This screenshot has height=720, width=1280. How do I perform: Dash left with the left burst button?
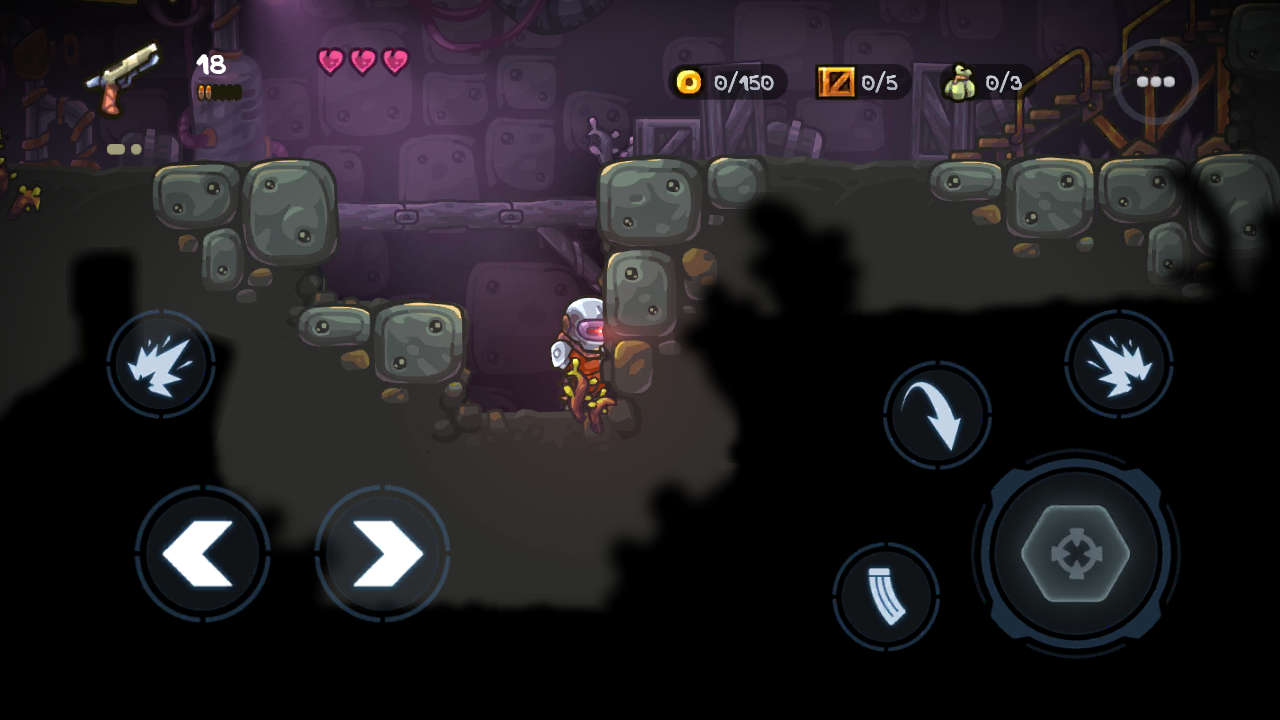click(160, 362)
